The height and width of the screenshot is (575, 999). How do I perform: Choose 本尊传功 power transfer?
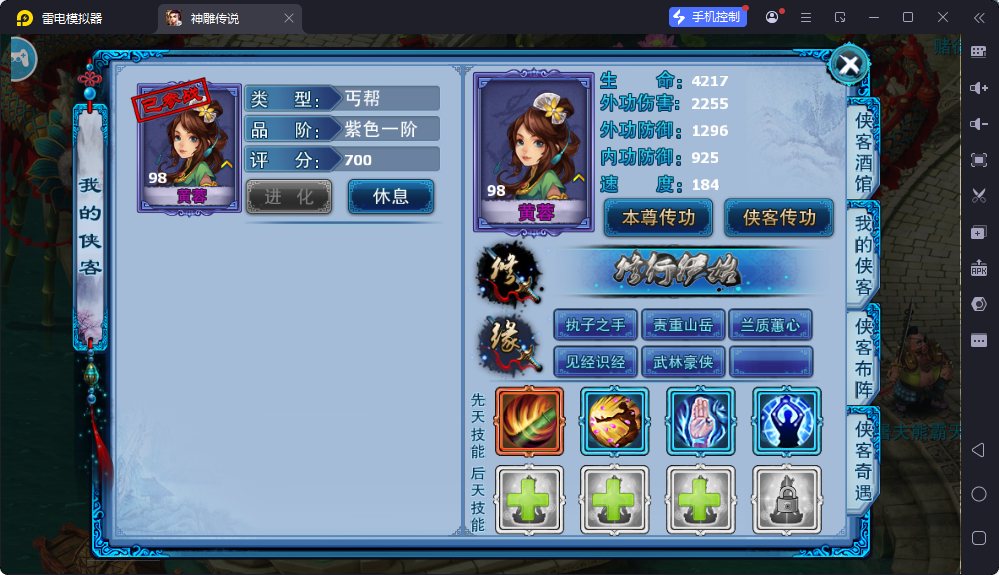[658, 217]
